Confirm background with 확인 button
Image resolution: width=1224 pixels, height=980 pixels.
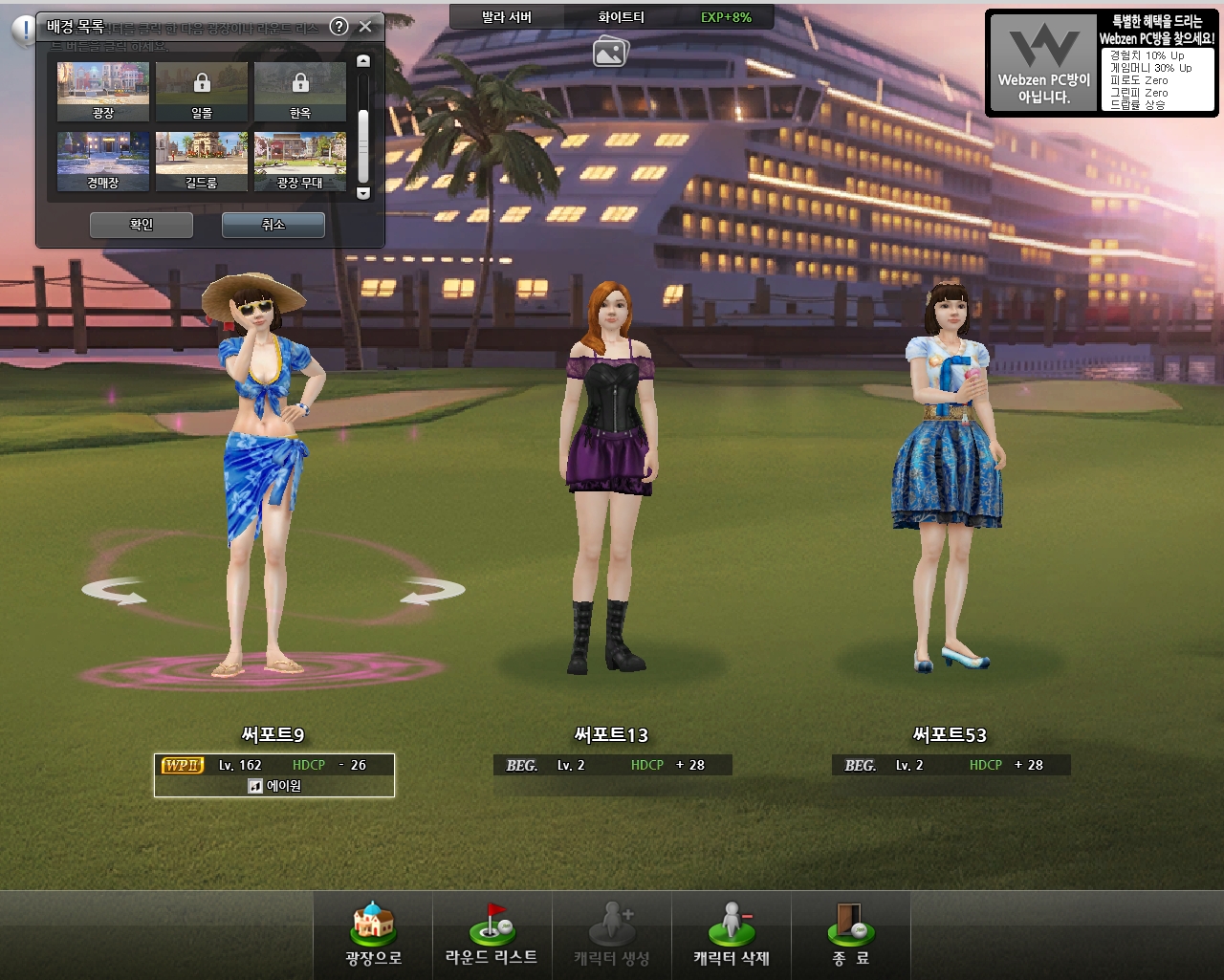point(142,225)
